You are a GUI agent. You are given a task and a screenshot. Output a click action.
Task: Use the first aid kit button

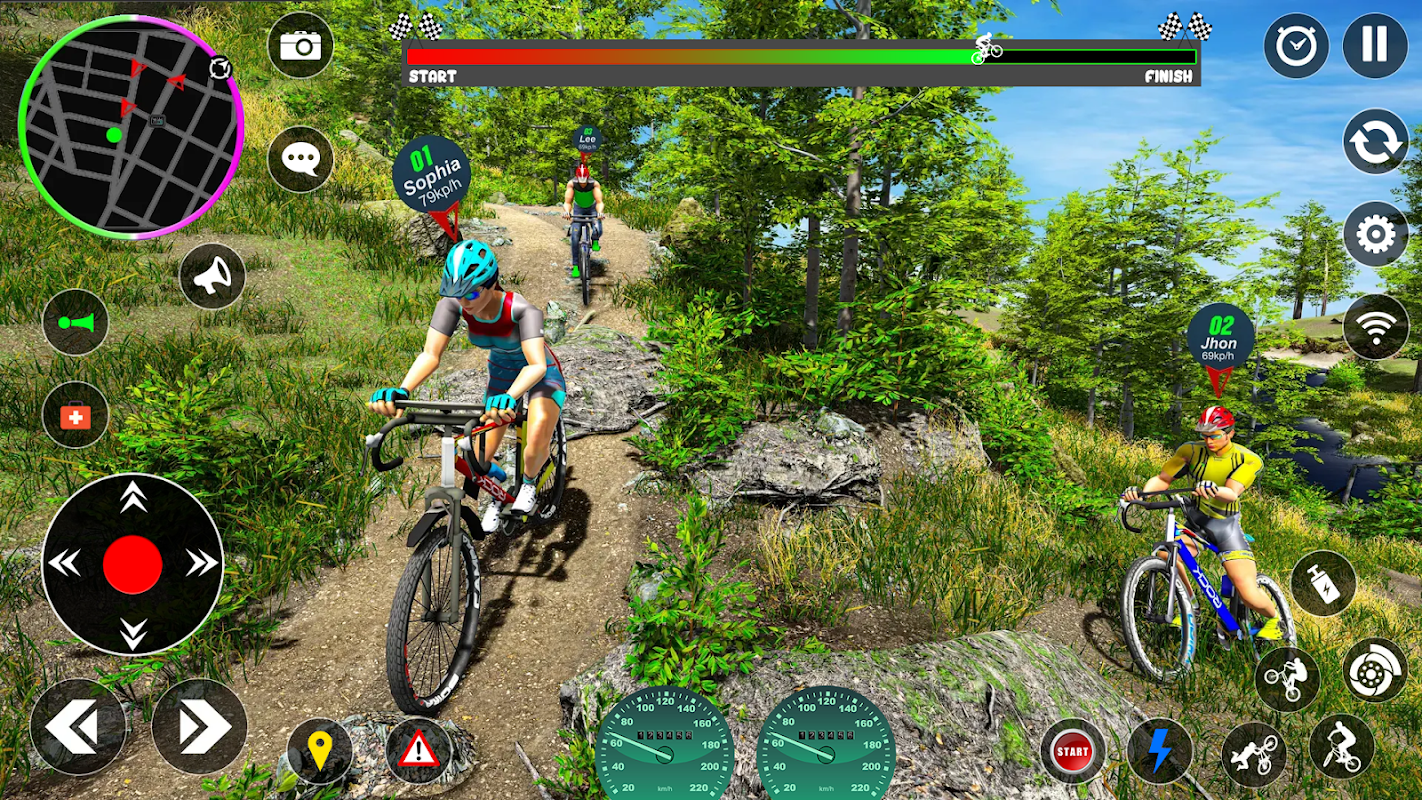point(75,414)
